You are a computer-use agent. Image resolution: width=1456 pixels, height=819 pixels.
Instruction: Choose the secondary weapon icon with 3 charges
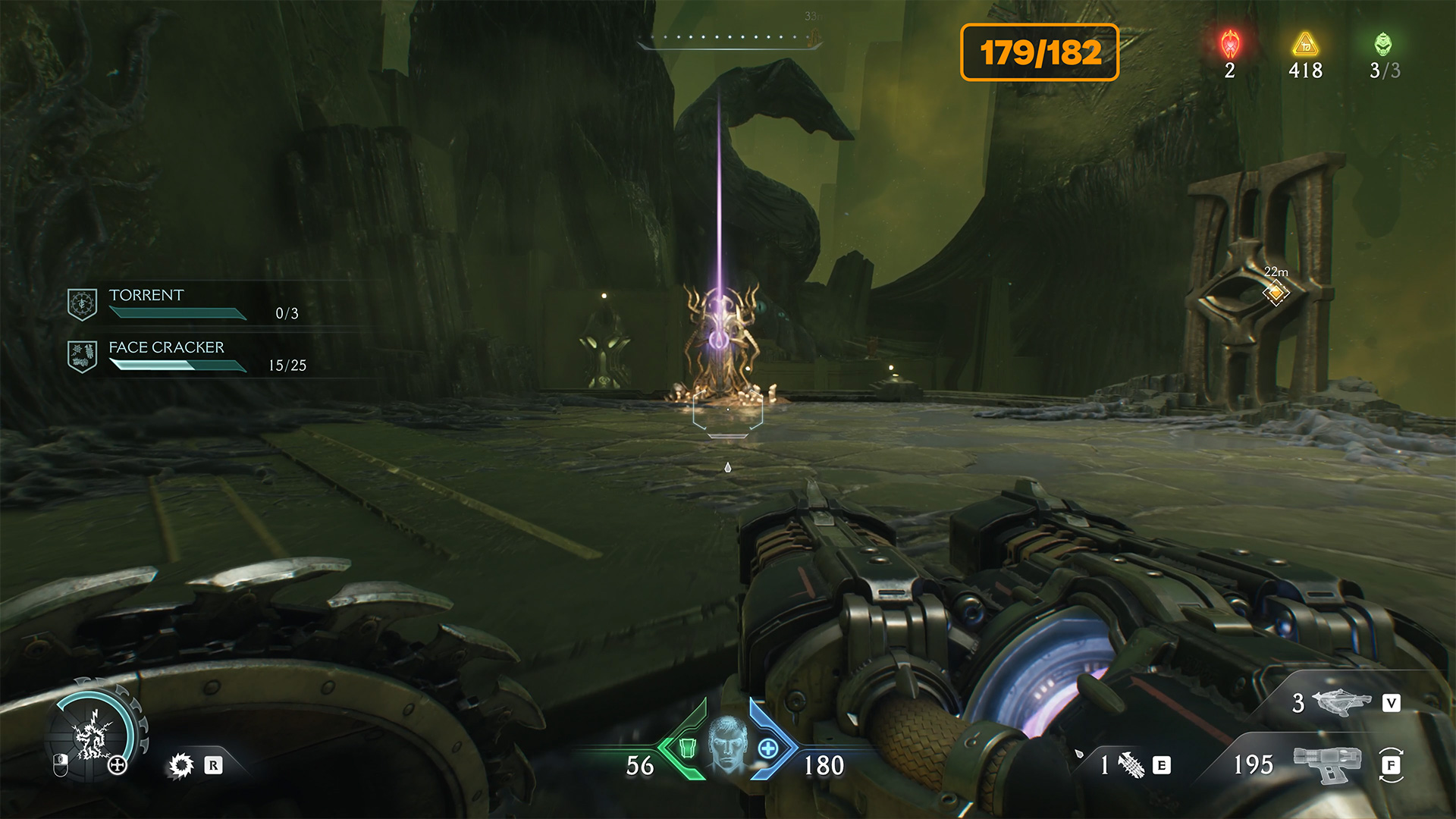coord(1341,702)
